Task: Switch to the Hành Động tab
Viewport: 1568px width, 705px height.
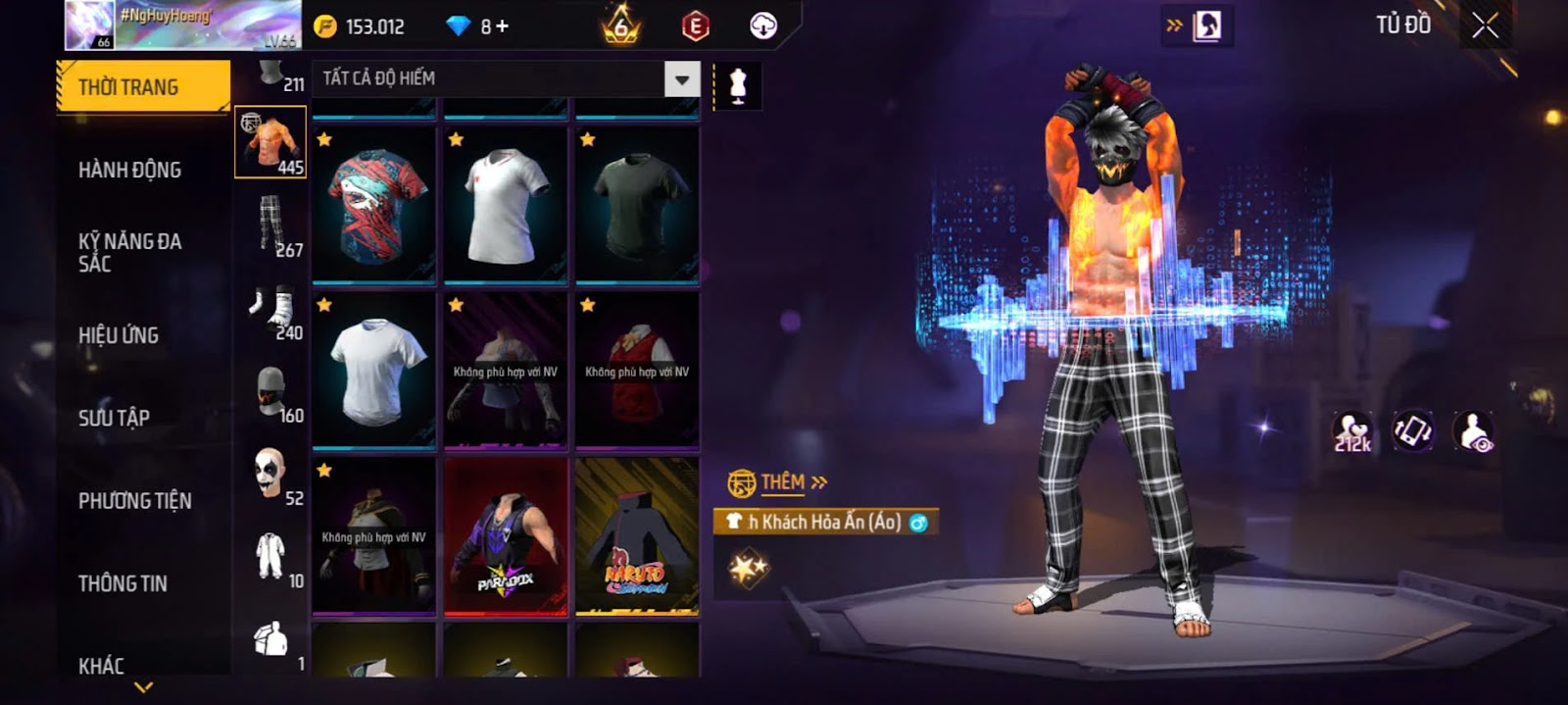Action: [129, 170]
